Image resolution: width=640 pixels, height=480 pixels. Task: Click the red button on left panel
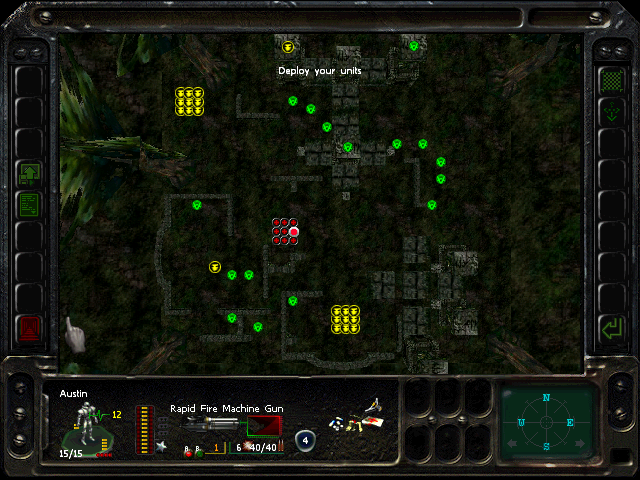(28, 327)
